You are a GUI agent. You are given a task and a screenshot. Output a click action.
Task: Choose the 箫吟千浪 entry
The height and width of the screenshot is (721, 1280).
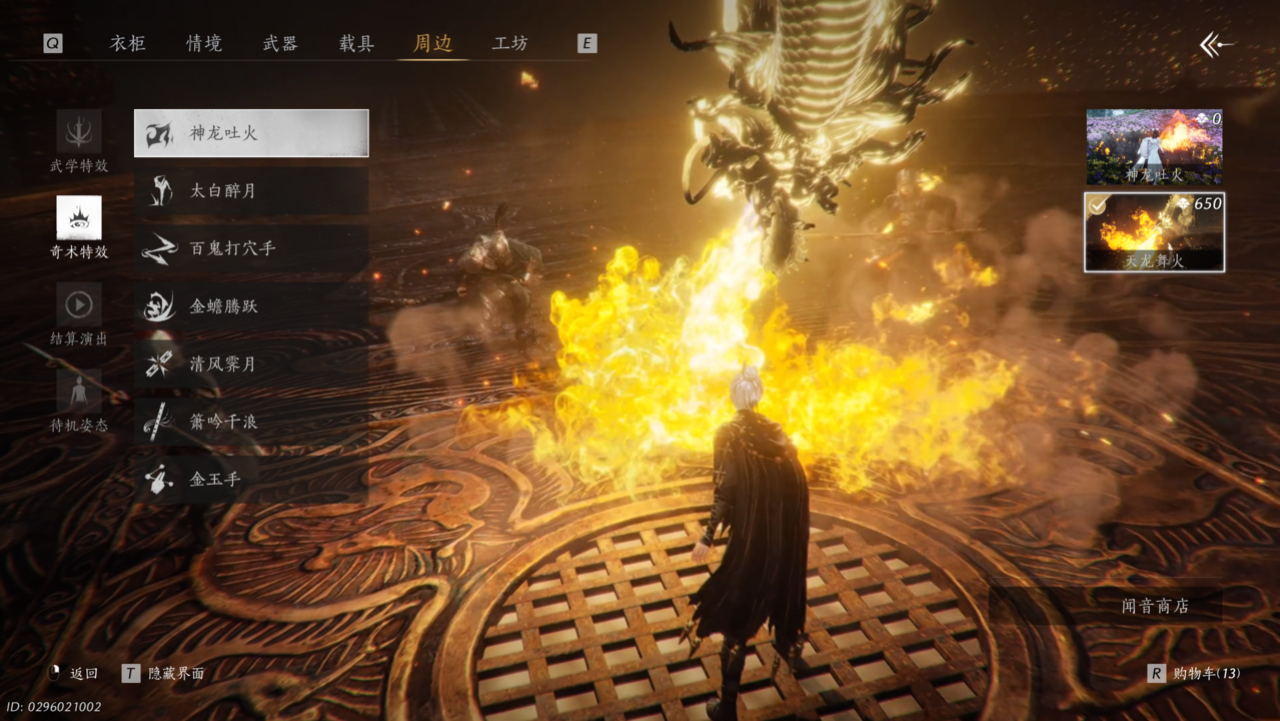point(251,422)
